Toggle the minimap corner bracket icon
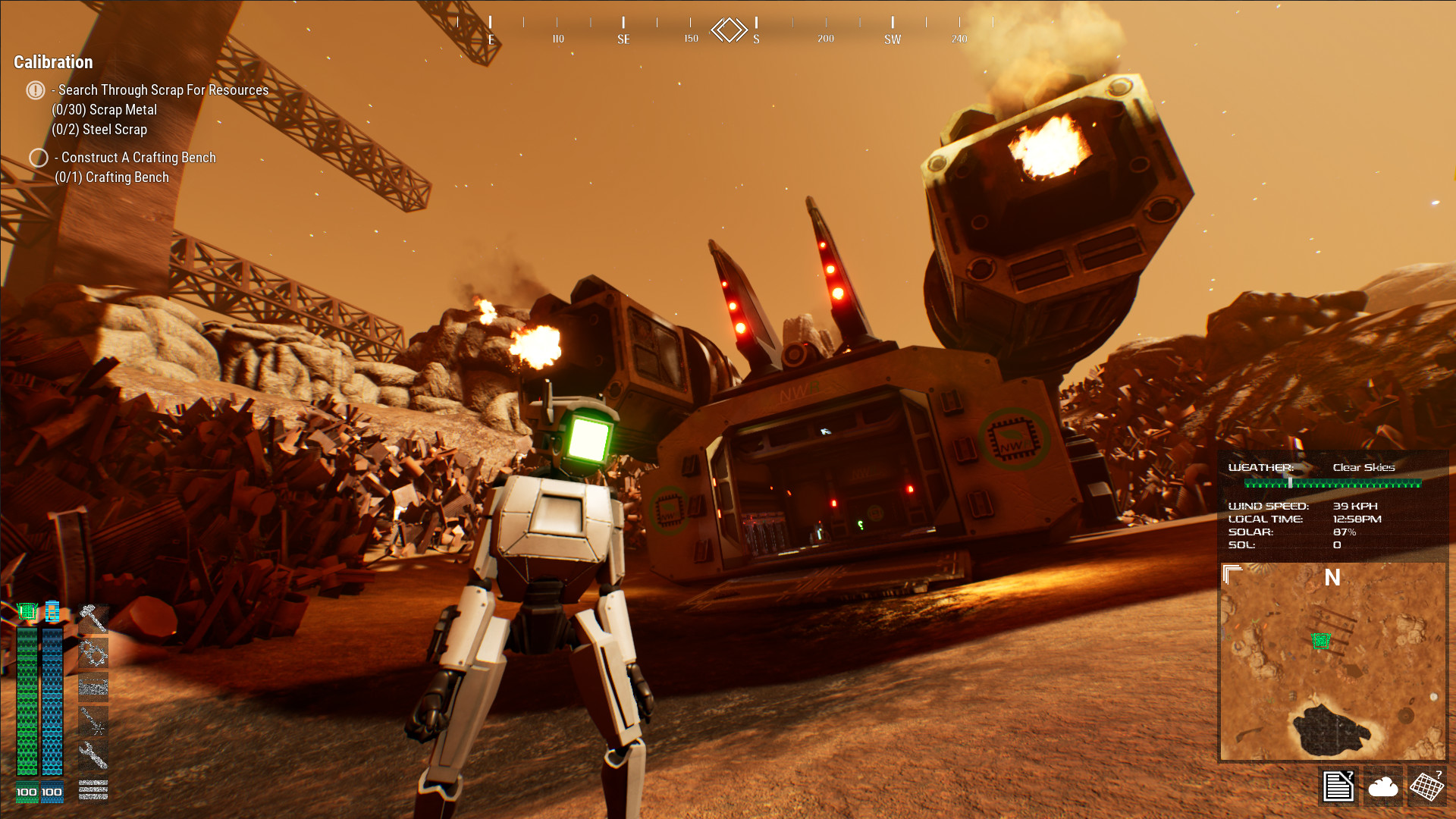 1232,575
